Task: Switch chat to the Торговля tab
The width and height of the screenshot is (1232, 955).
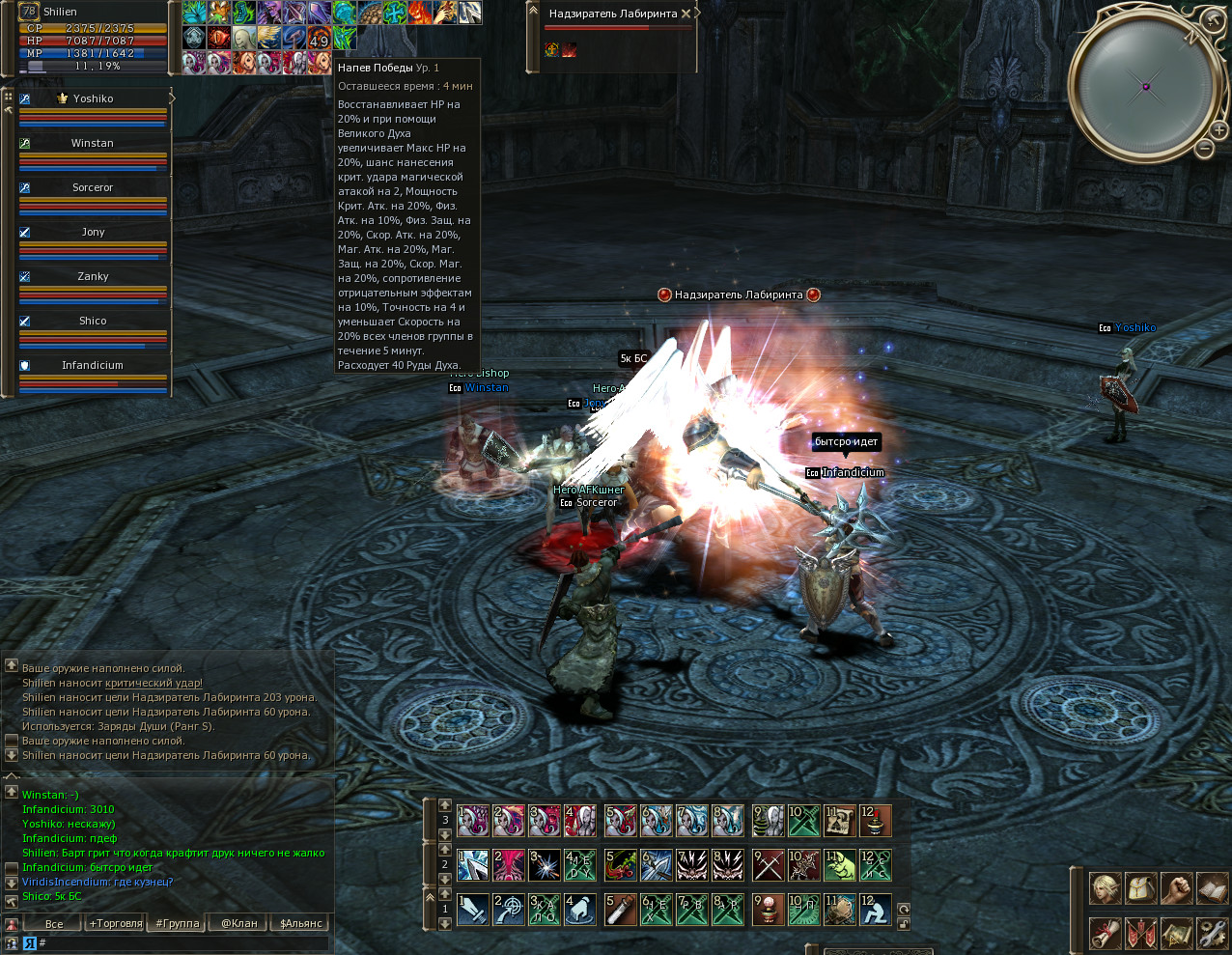Action: click(x=115, y=923)
